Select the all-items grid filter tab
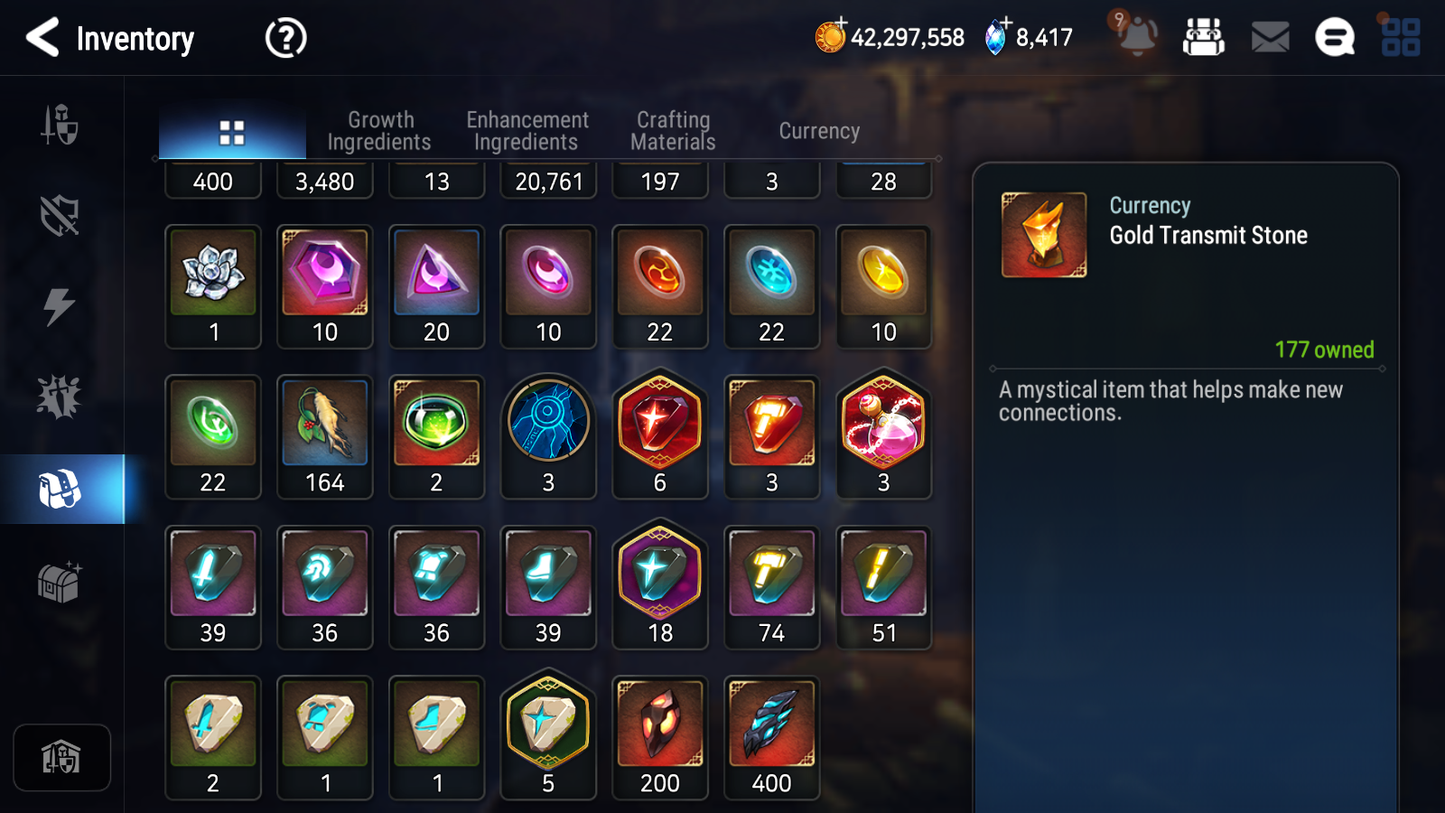The height and width of the screenshot is (813, 1445). coord(231,130)
